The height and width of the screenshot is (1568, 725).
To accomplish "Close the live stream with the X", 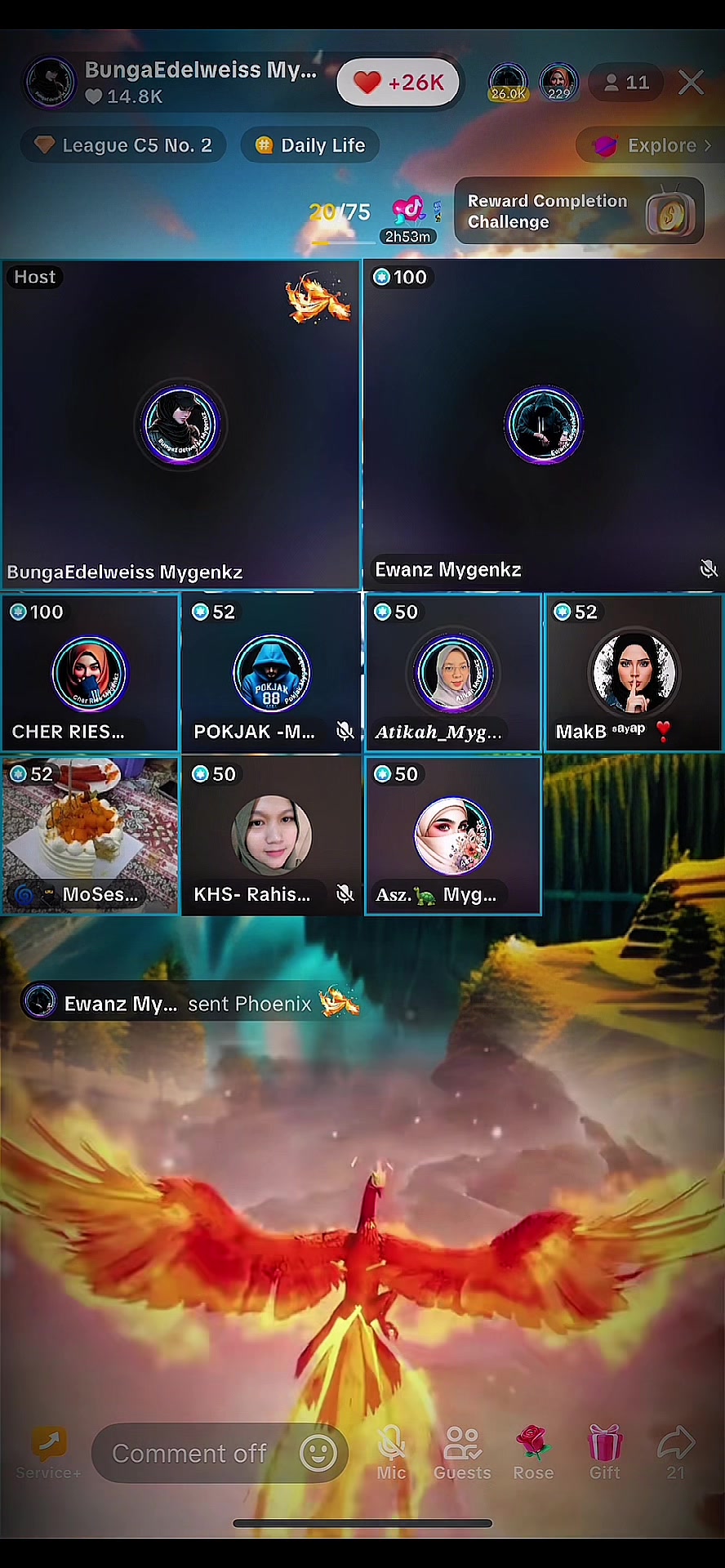I will point(691,82).
